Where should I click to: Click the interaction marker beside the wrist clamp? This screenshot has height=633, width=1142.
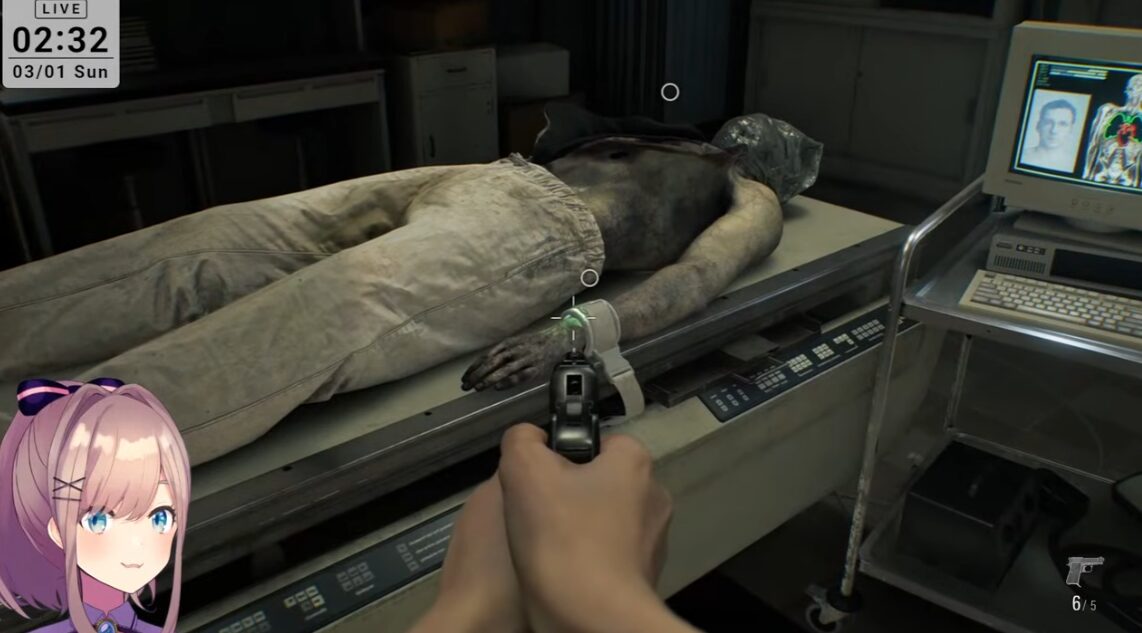tap(590, 278)
